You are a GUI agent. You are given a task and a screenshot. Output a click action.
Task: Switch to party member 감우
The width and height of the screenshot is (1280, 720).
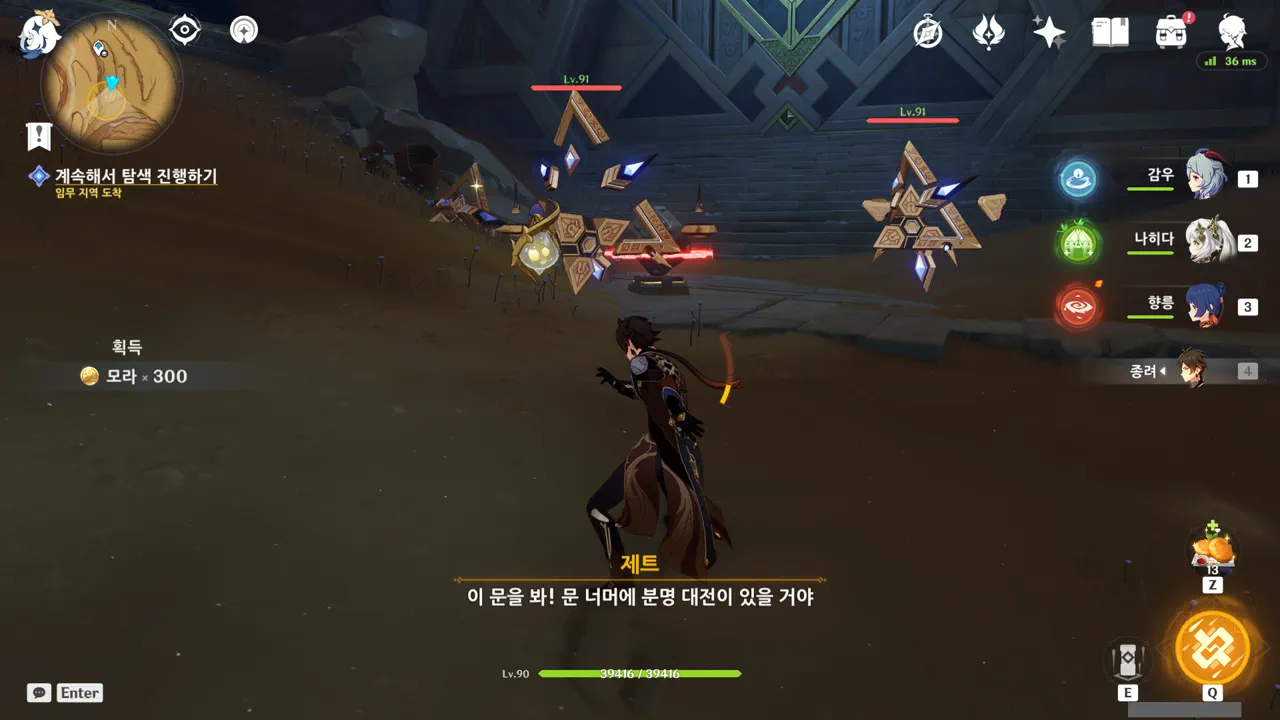pyautogui.click(x=1205, y=177)
